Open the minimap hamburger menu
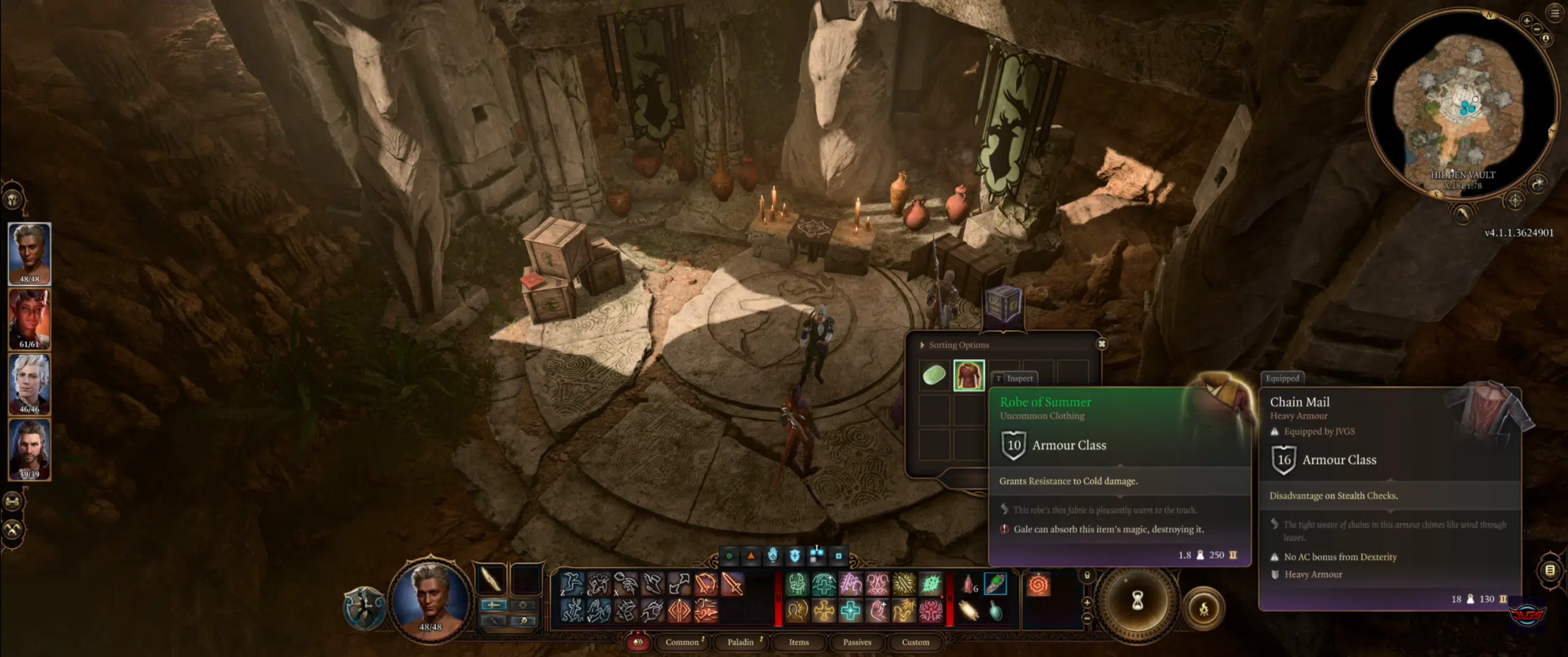This screenshot has width=1568, height=657. click(1555, 13)
